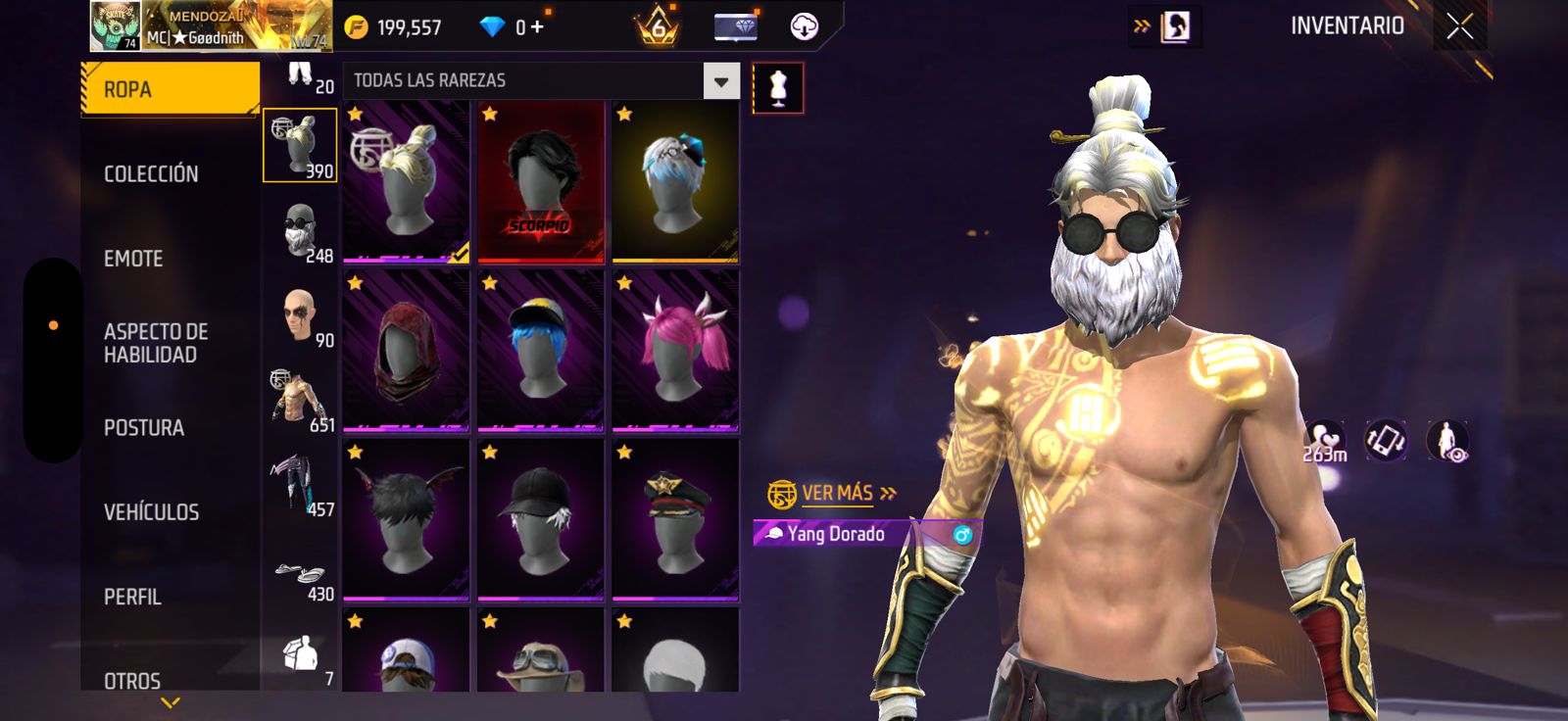This screenshot has height=721, width=1568.
Task: Open the Colección menu section
Action: coord(151,173)
